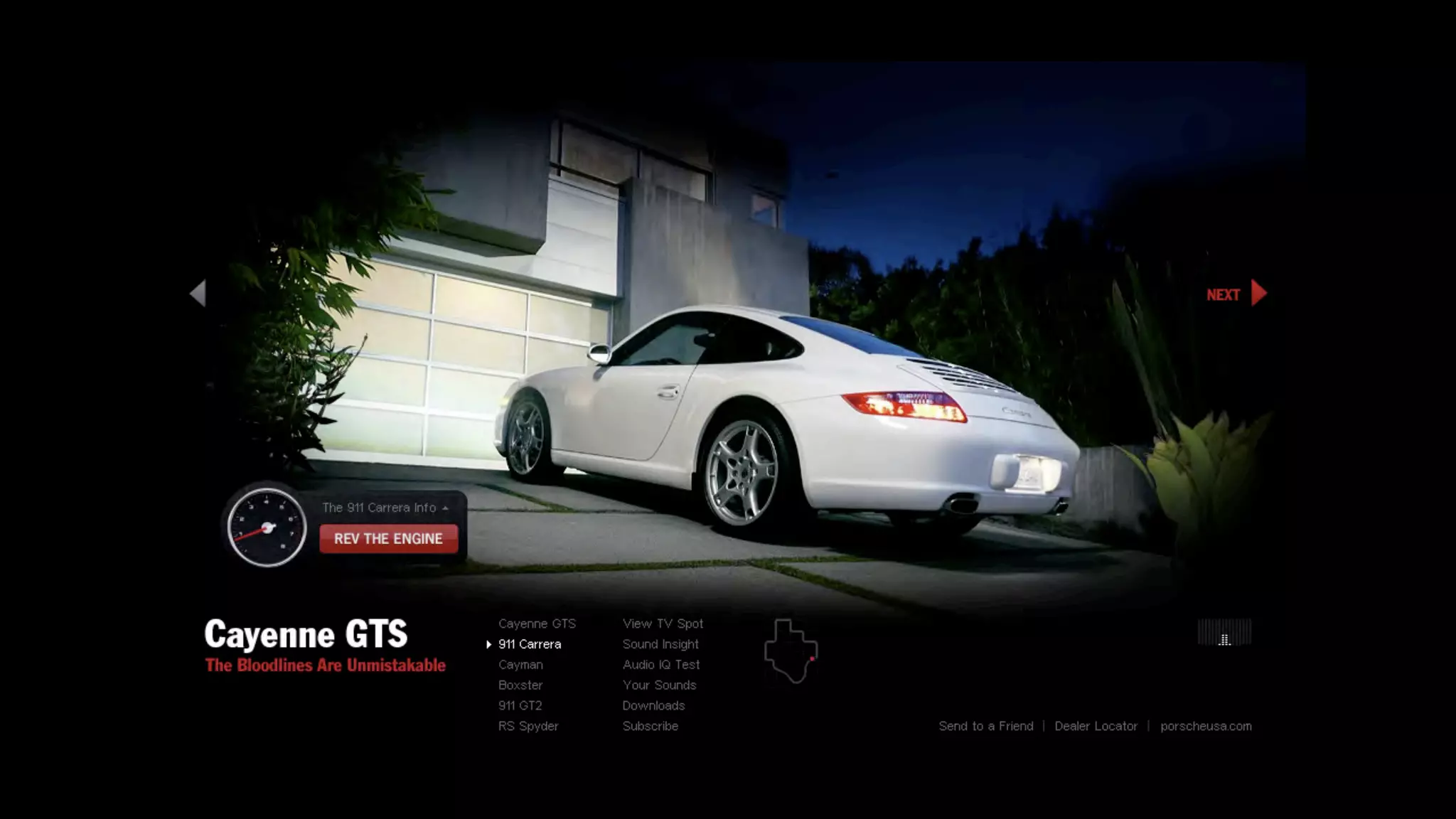The height and width of the screenshot is (819, 1456).
Task: Choose 911 Carrera in the model list
Action: click(530, 644)
